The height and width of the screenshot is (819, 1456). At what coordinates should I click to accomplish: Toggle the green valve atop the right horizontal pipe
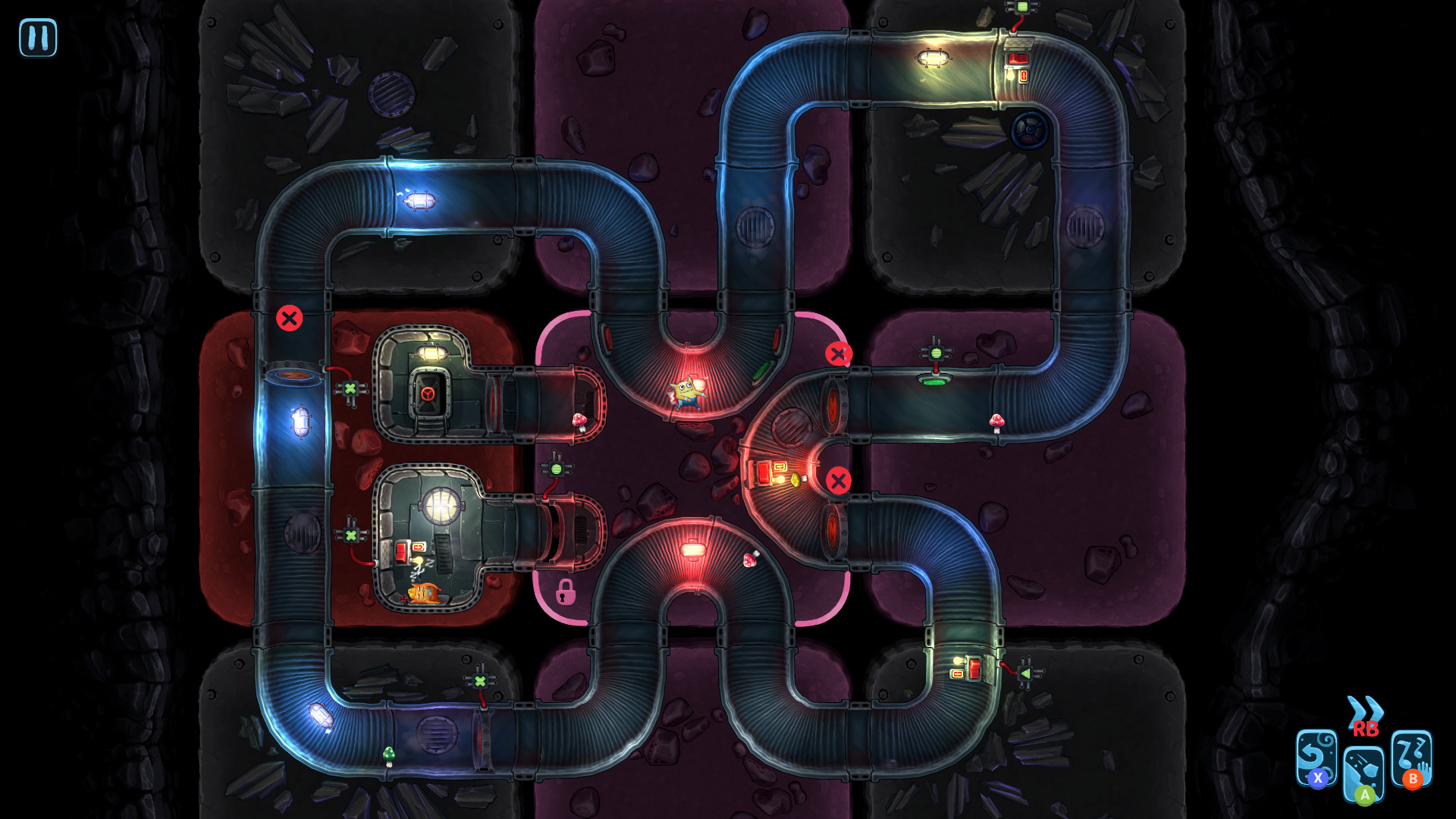click(x=934, y=353)
